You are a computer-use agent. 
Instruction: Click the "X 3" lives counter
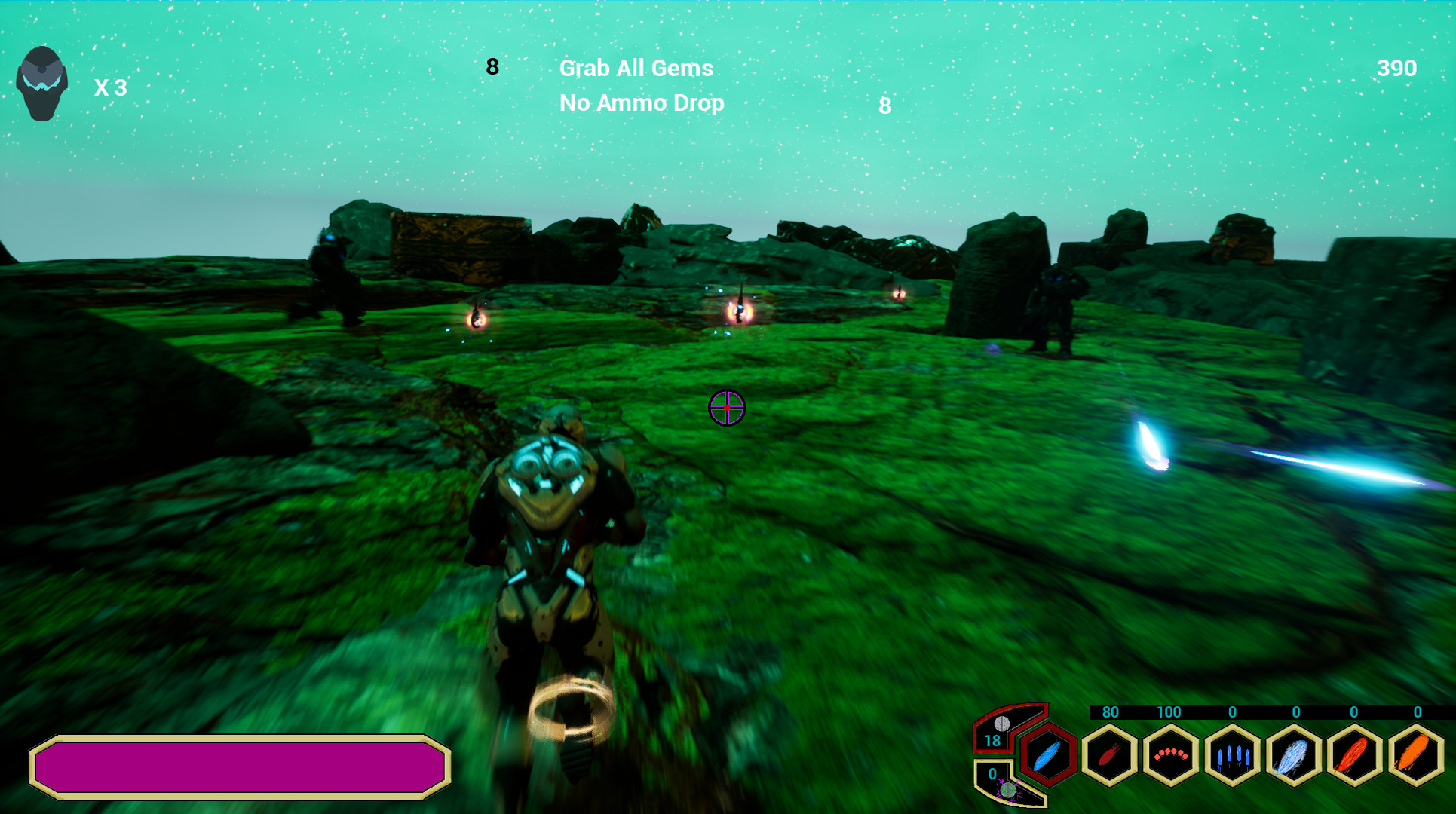(110, 87)
